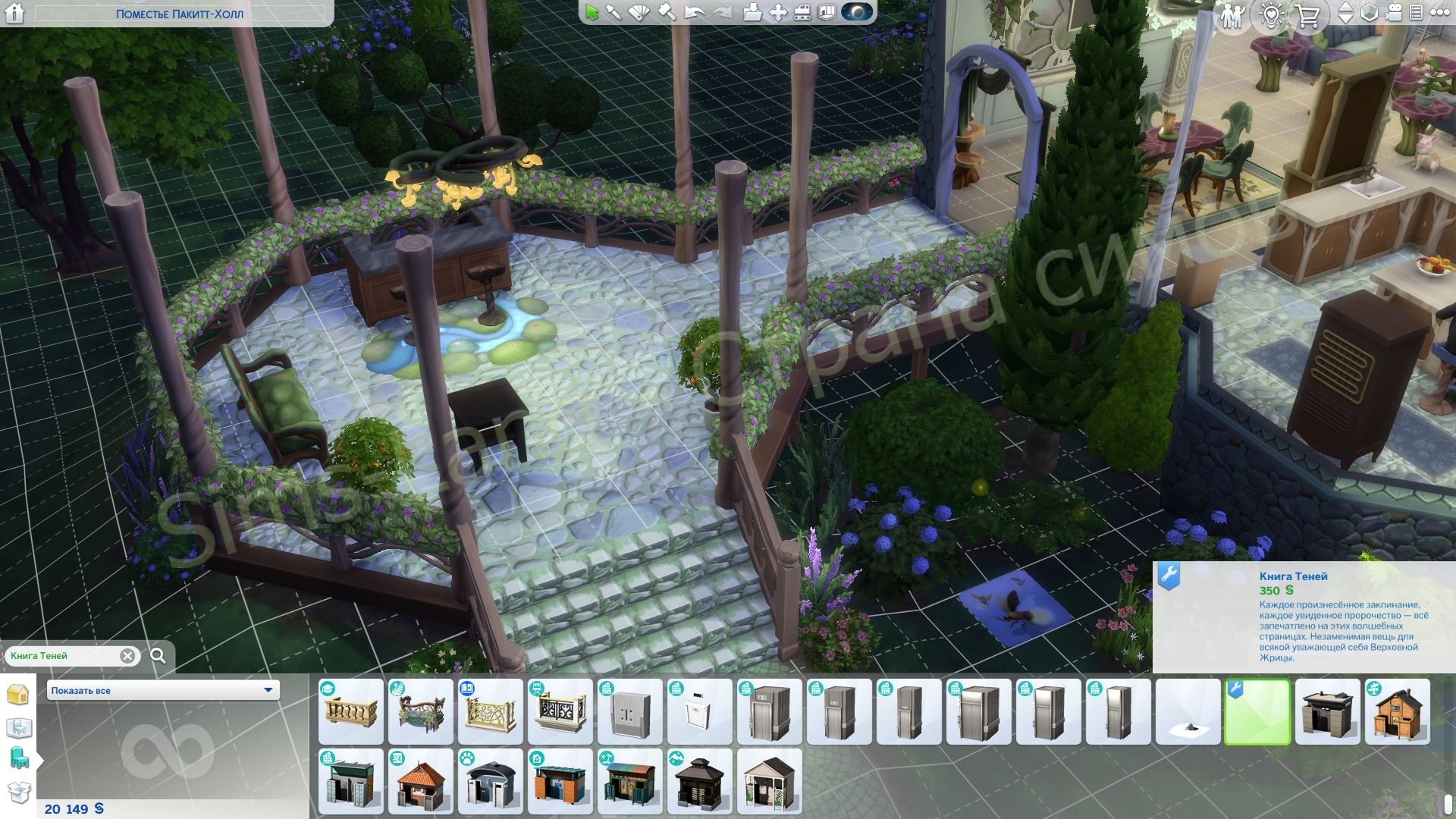1456x819 pixels.
Task: Select the highlighted green Книга Теней thumbnail
Action: pyautogui.click(x=1257, y=712)
